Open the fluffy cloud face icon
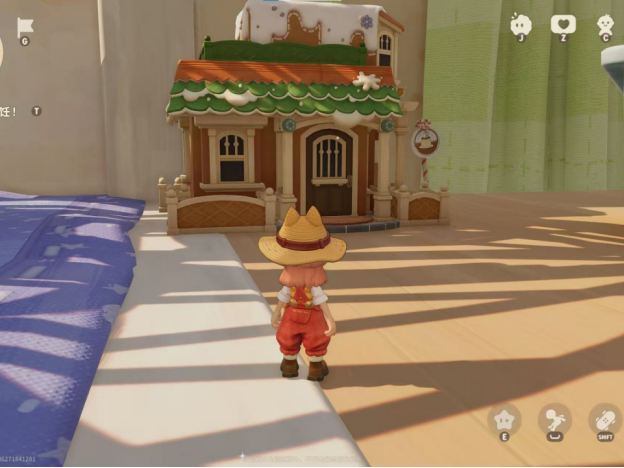The image size is (624, 468). pos(520,25)
